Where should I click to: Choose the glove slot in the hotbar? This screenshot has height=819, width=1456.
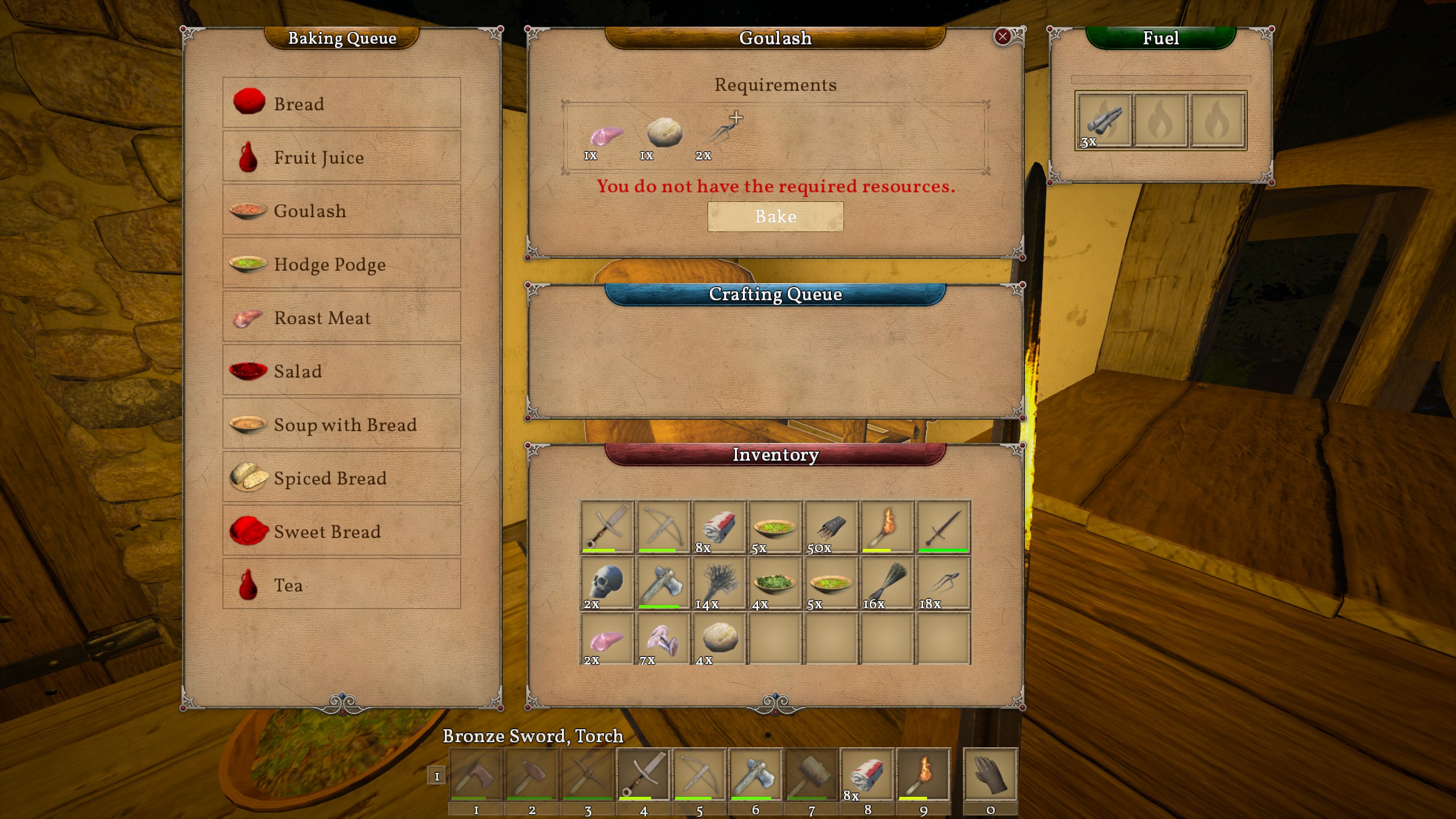tap(990, 775)
